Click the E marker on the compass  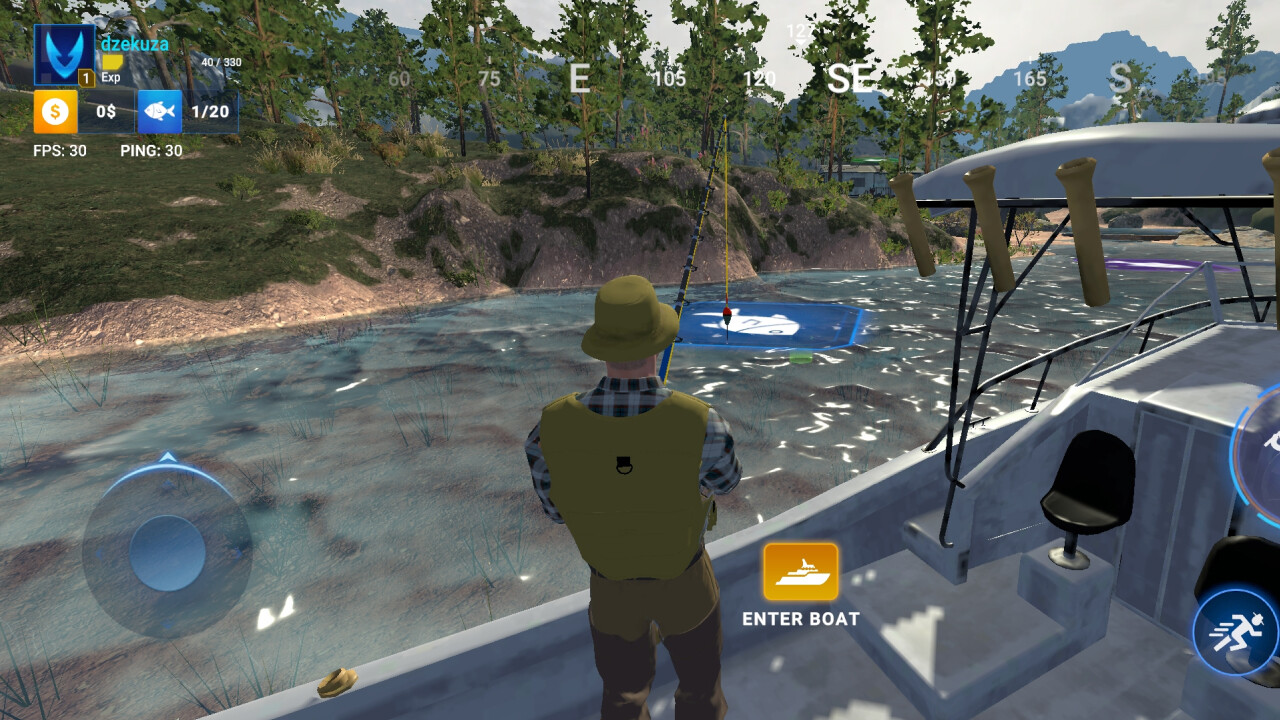(579, 79)
